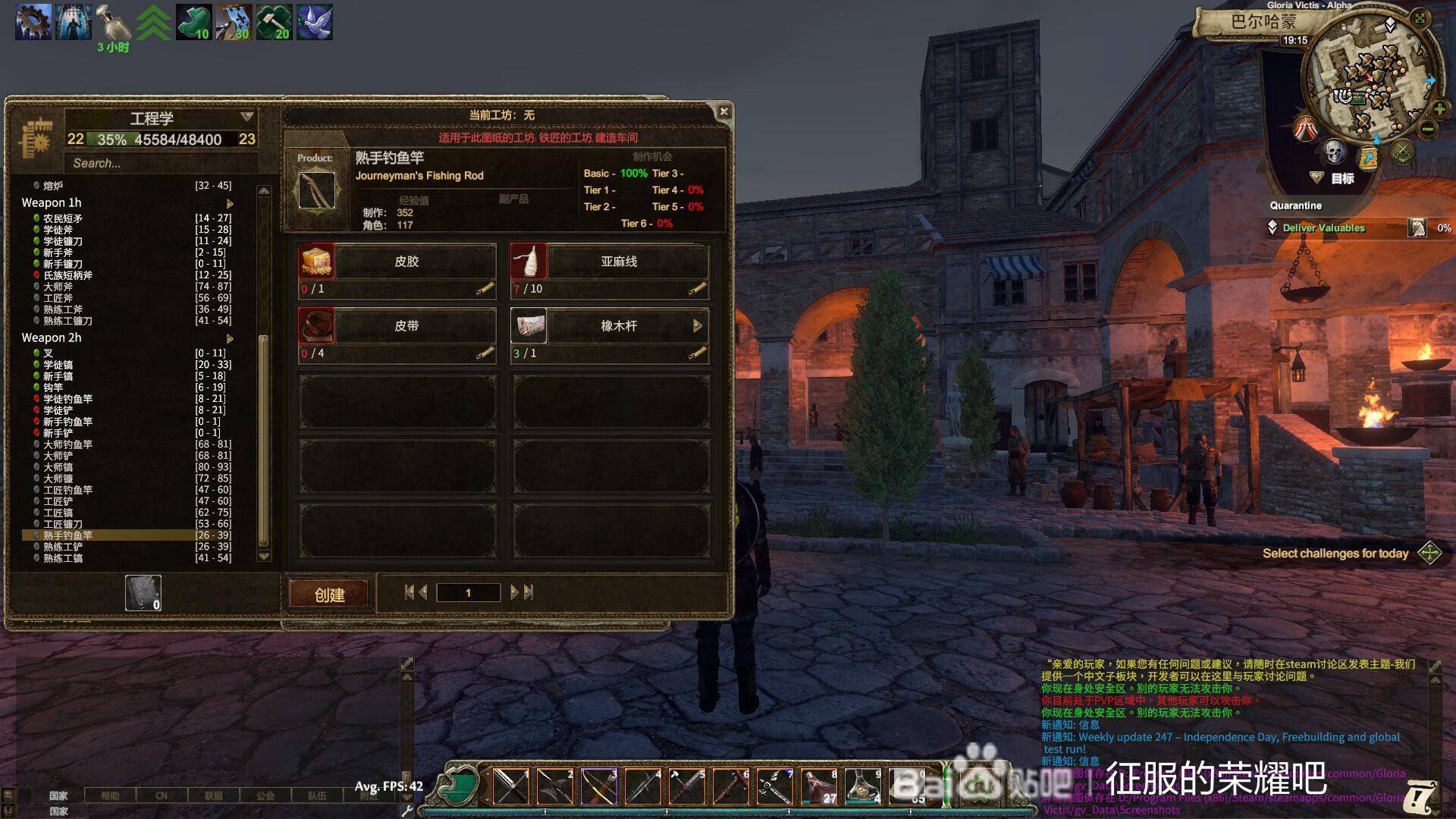Select 大师钓鱼竿 recipe in list
This screenshot has height=819, width=1456.
point(67,444)
